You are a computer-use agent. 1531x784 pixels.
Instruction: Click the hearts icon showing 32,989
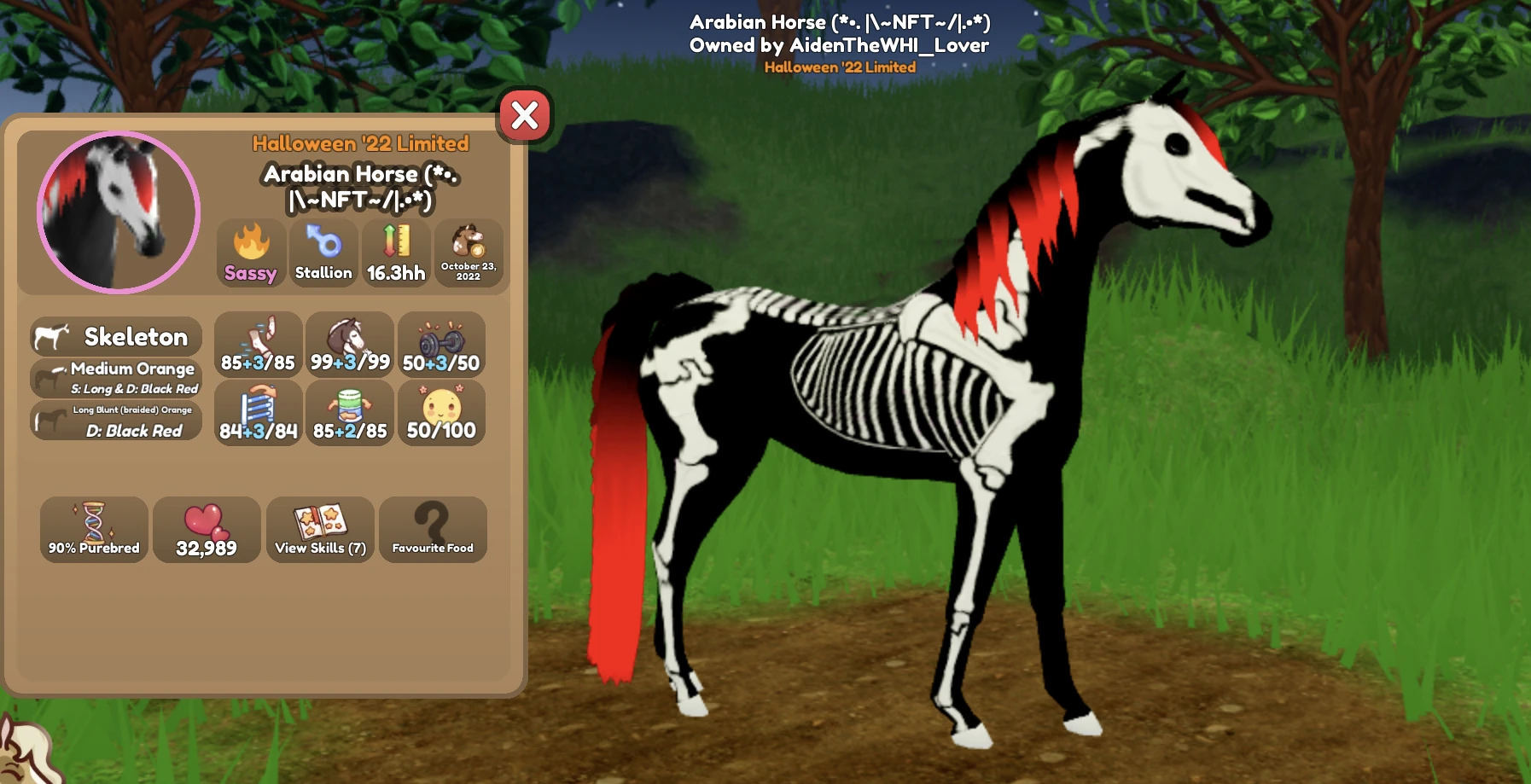pos(207,530)
